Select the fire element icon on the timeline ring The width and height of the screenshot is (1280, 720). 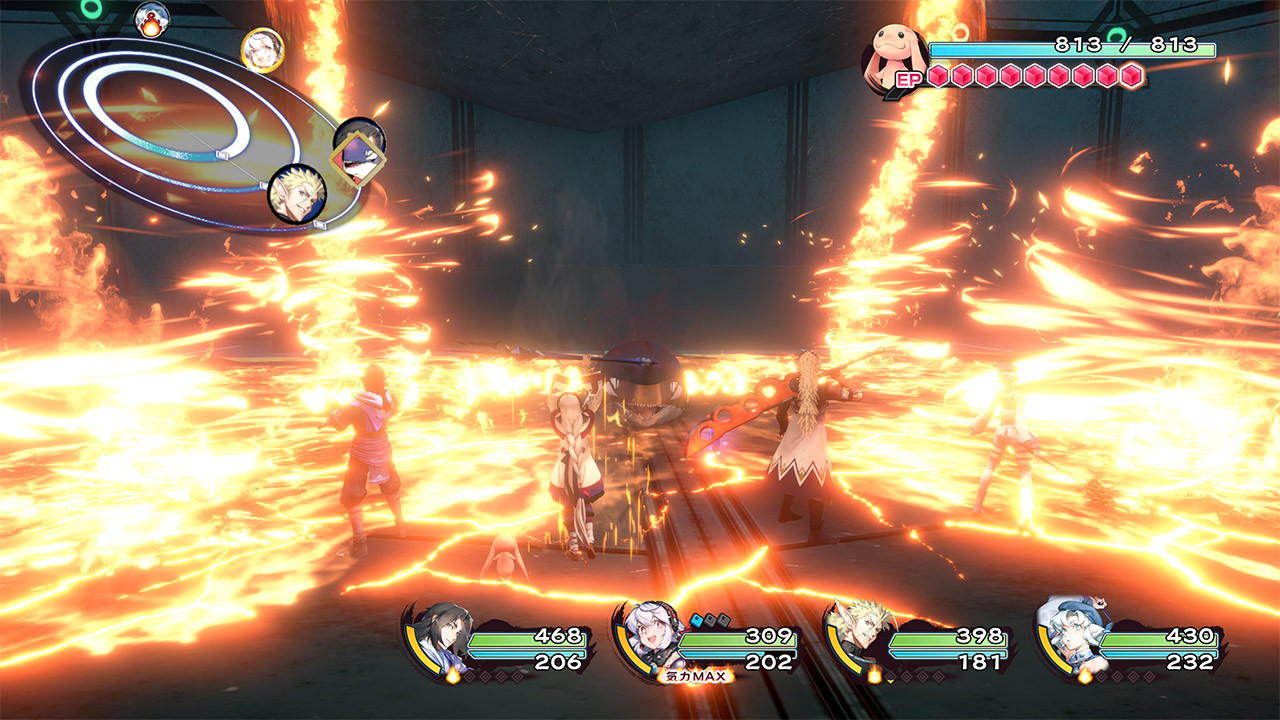151,19
